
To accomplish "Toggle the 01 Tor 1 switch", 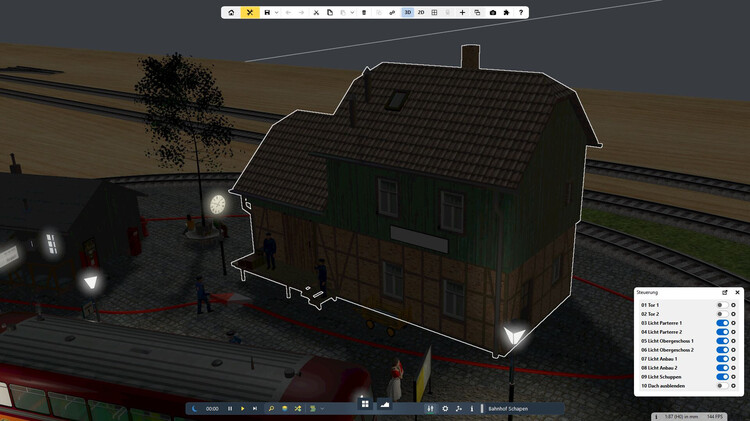I will point(722,304).
